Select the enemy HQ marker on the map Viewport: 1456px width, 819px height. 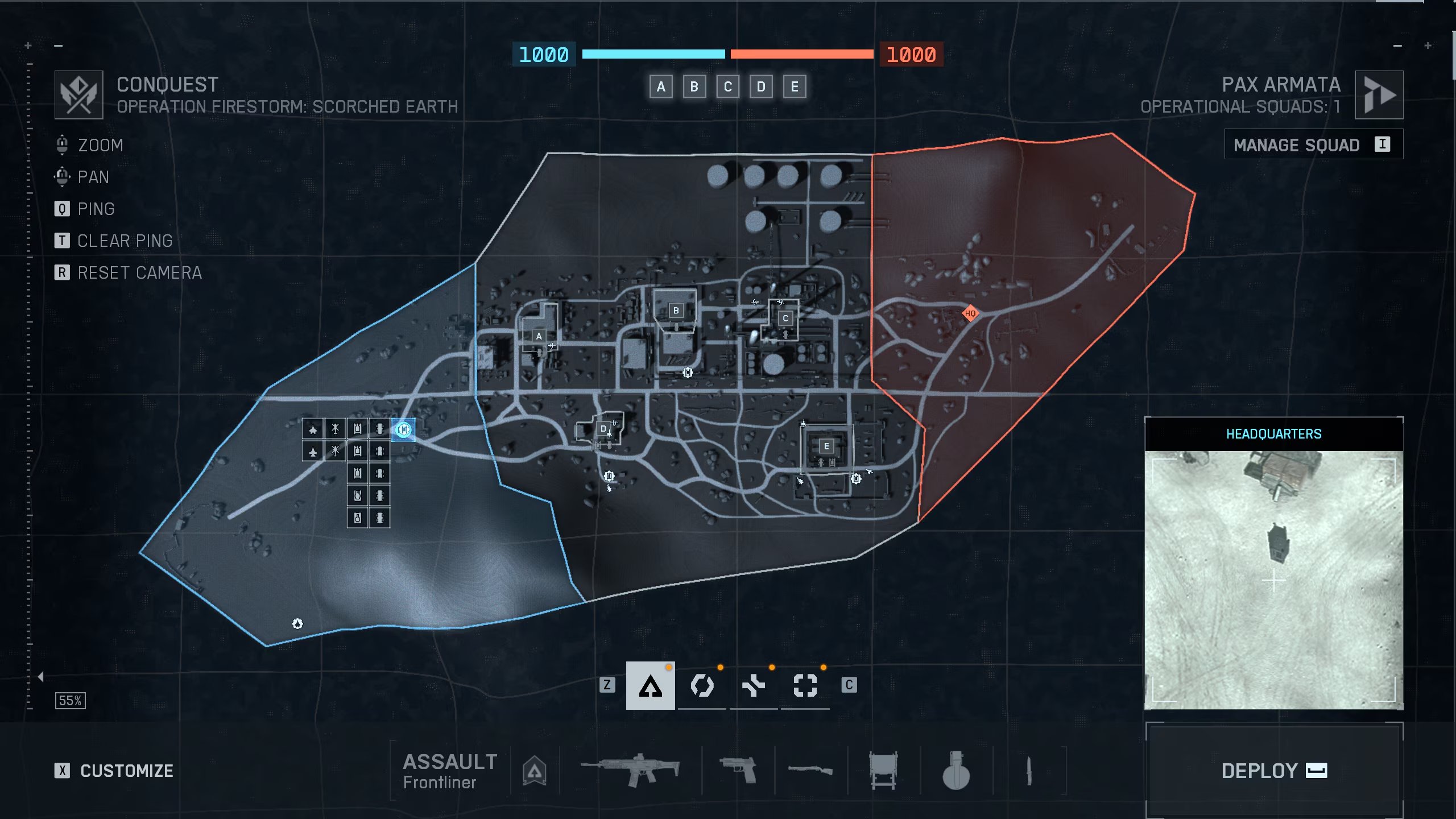tap(970, 313)
